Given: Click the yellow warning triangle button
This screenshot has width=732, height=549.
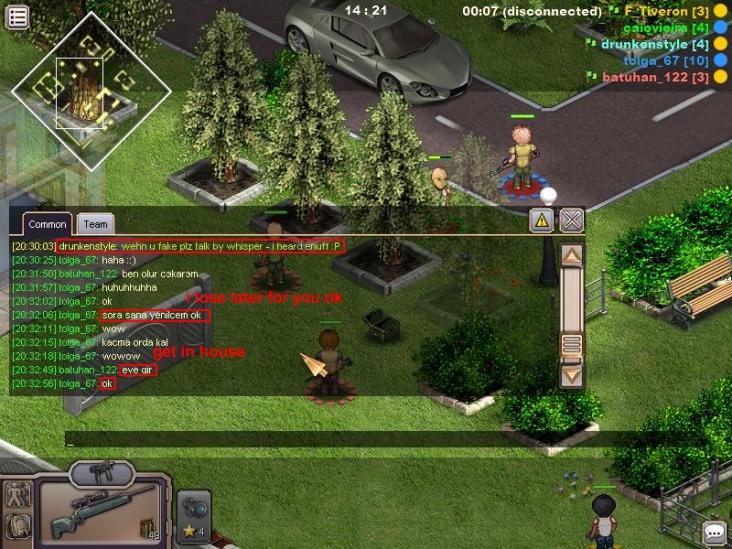Looking at the screenshot, I should (541, 220).
